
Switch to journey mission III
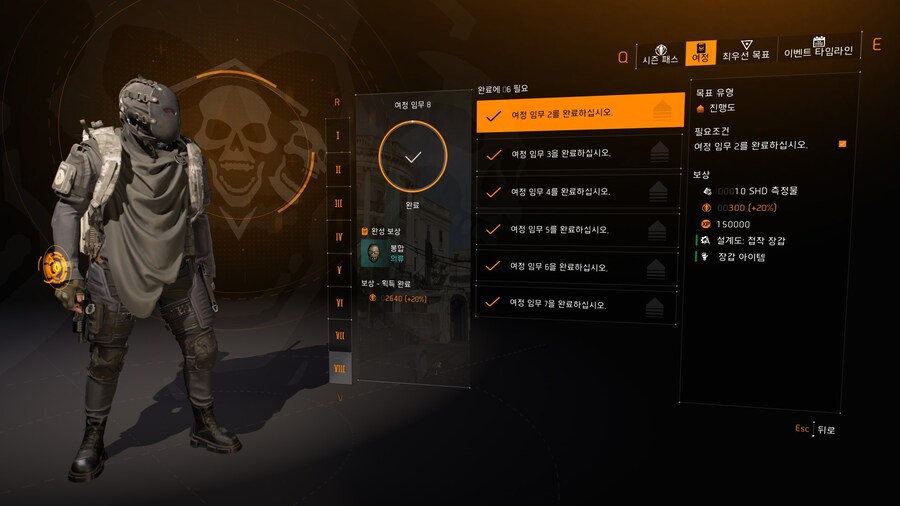pos(339,203)
